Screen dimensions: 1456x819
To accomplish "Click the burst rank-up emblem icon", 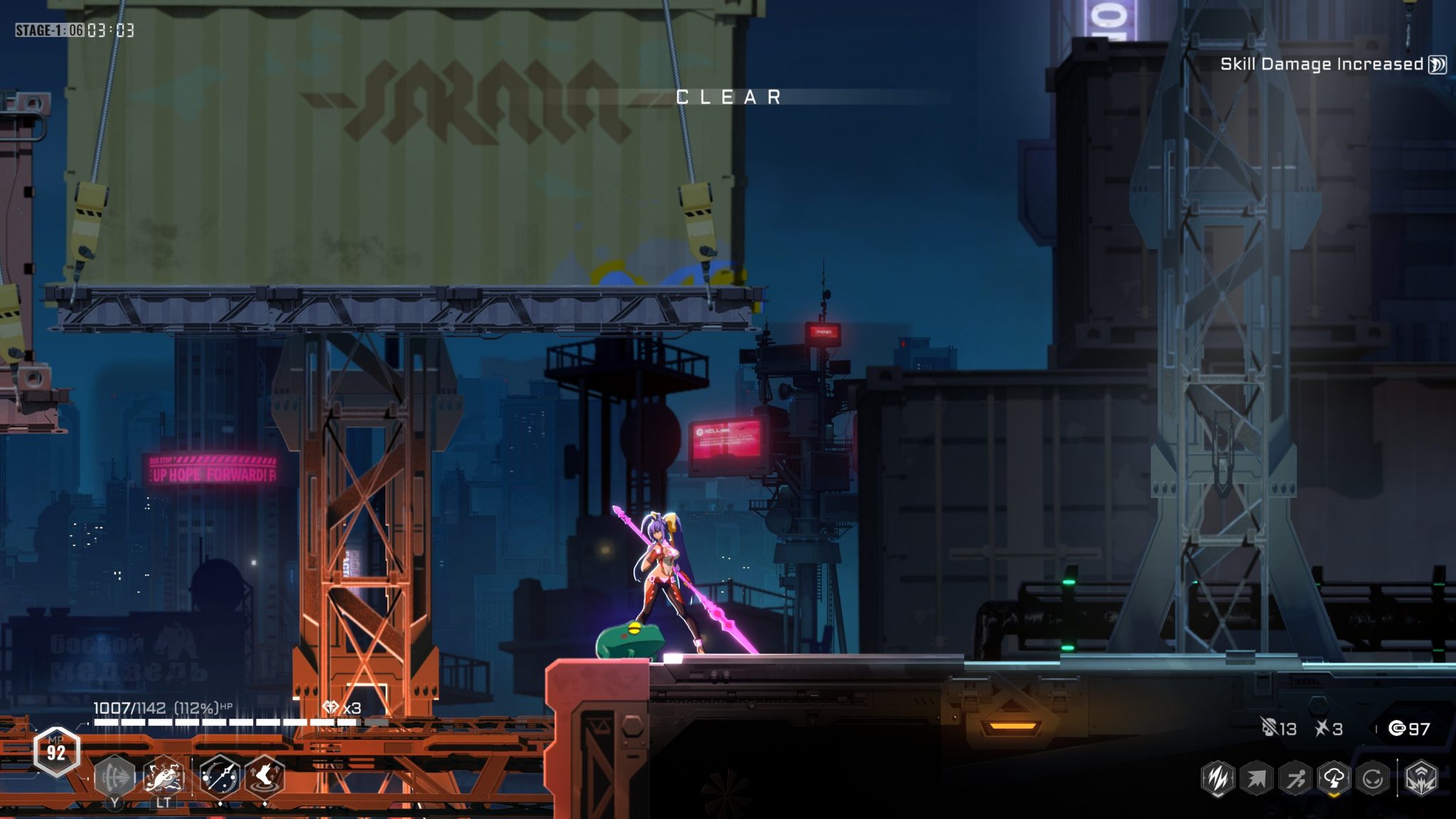I will pyautogui.click(x=1421, y=778).
